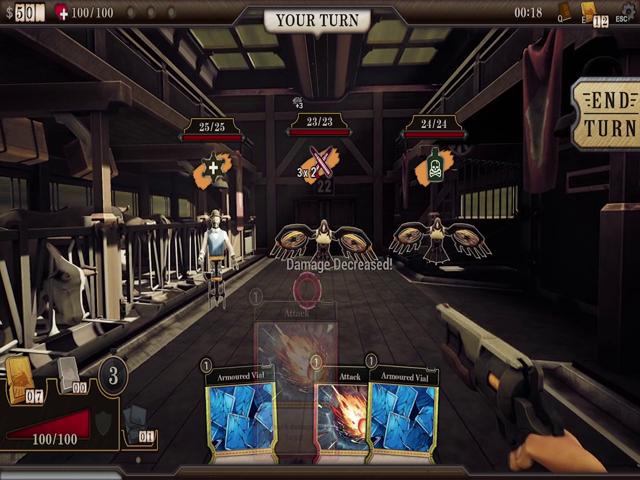This screenshot has width=640, height=480.
Task: Open the blue card pile showing 01
Action: (137, 418)
